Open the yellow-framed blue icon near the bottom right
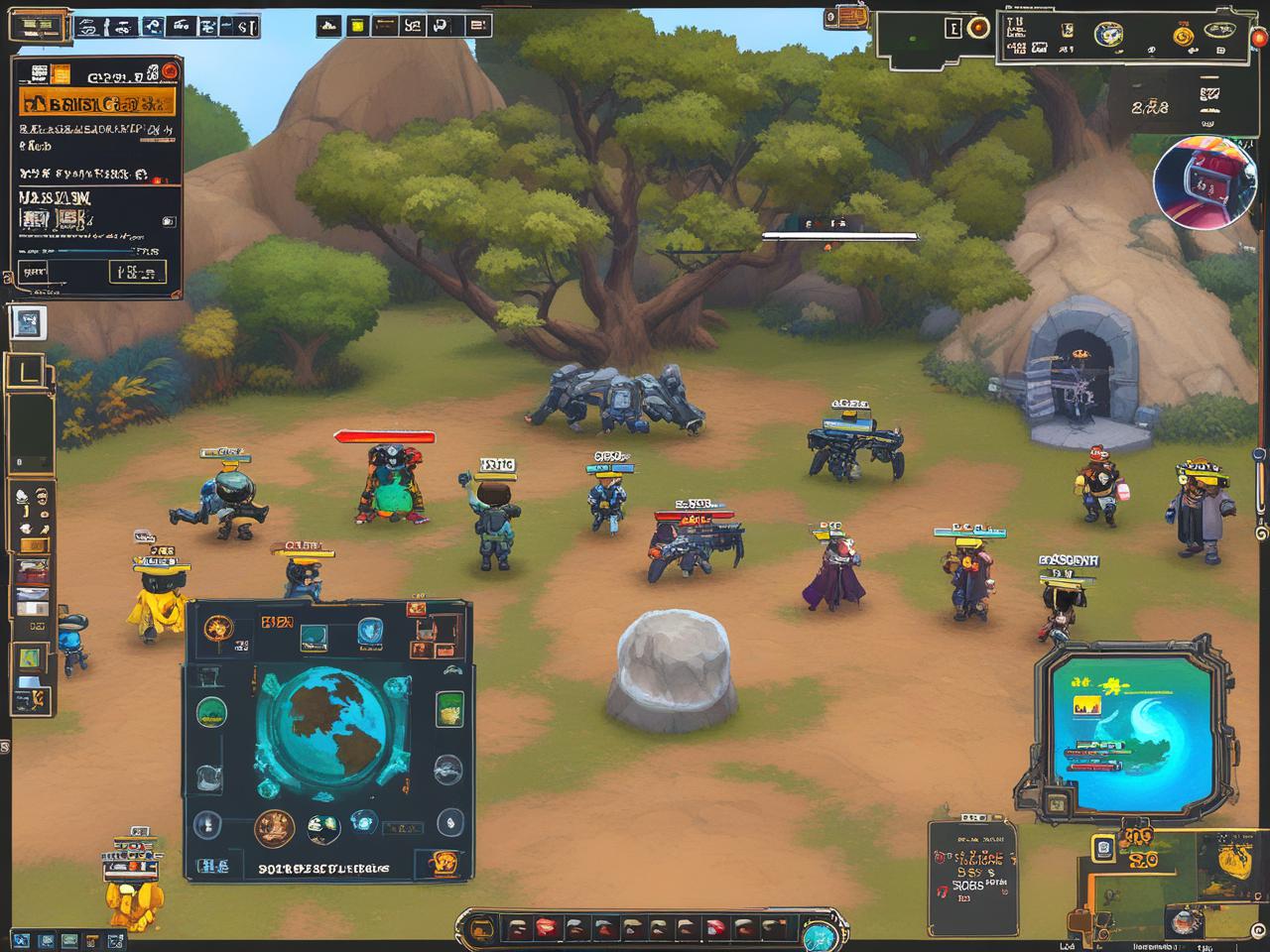The image size is (1270, 952). click(1103, 848)
